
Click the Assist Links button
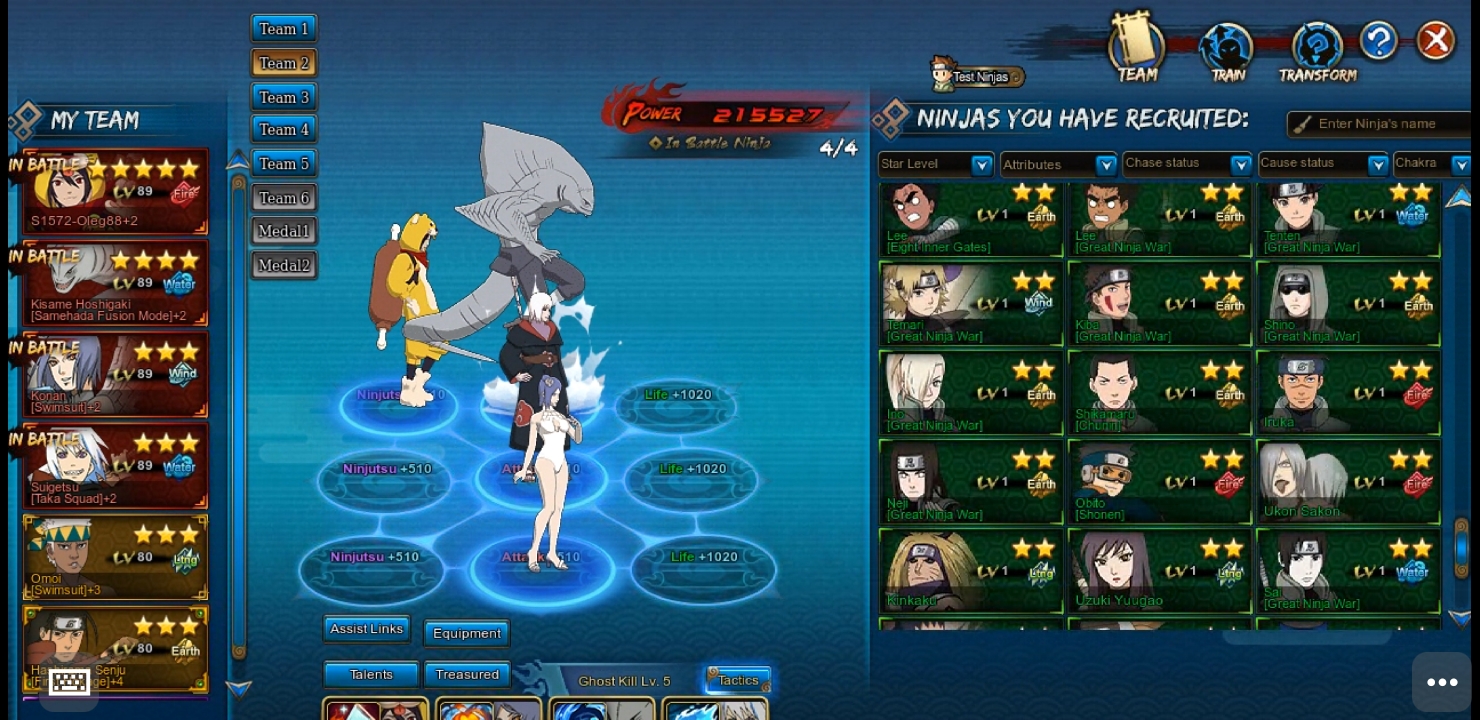[x=366, y=629]
